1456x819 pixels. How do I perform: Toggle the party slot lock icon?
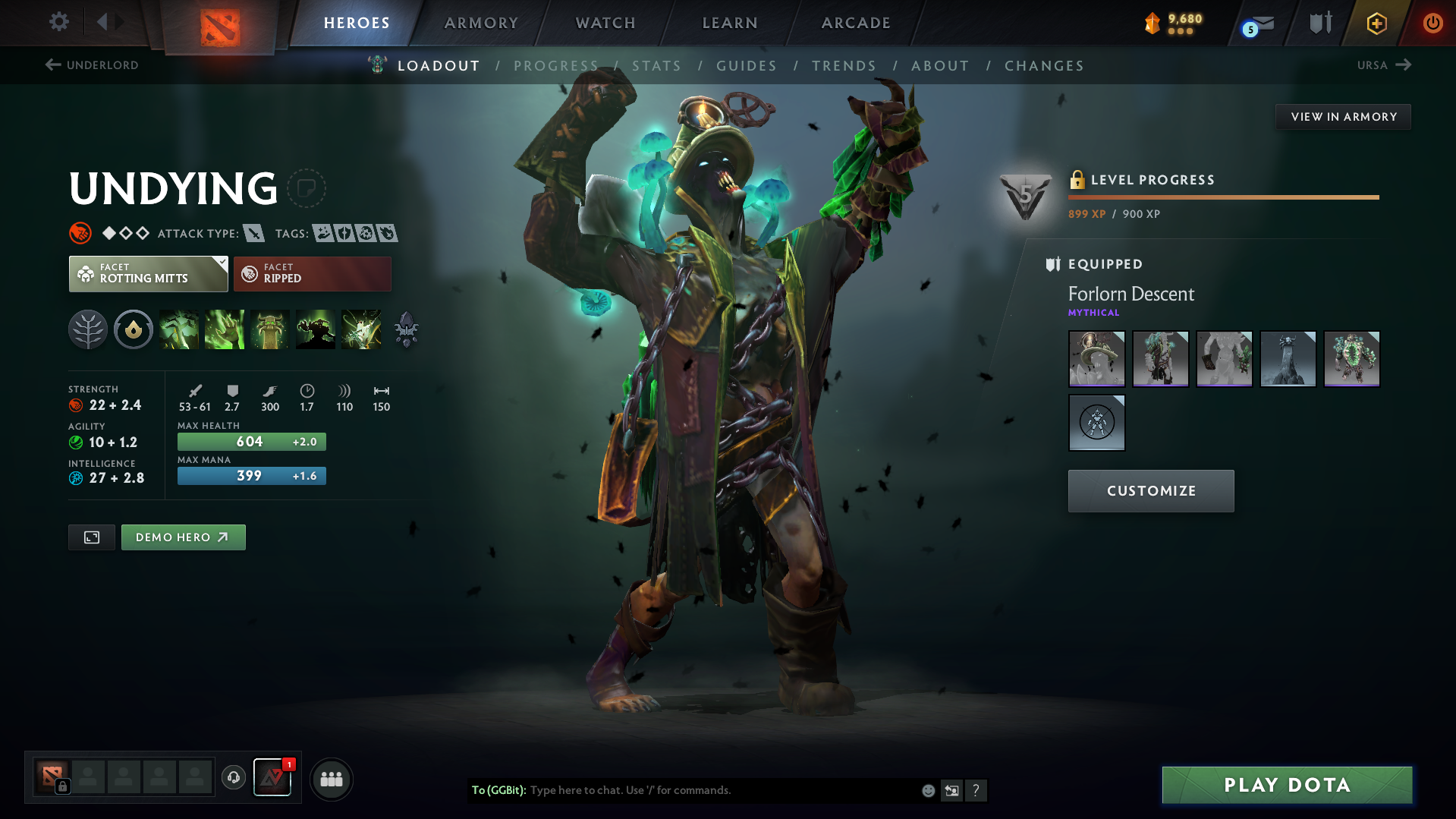61,788
